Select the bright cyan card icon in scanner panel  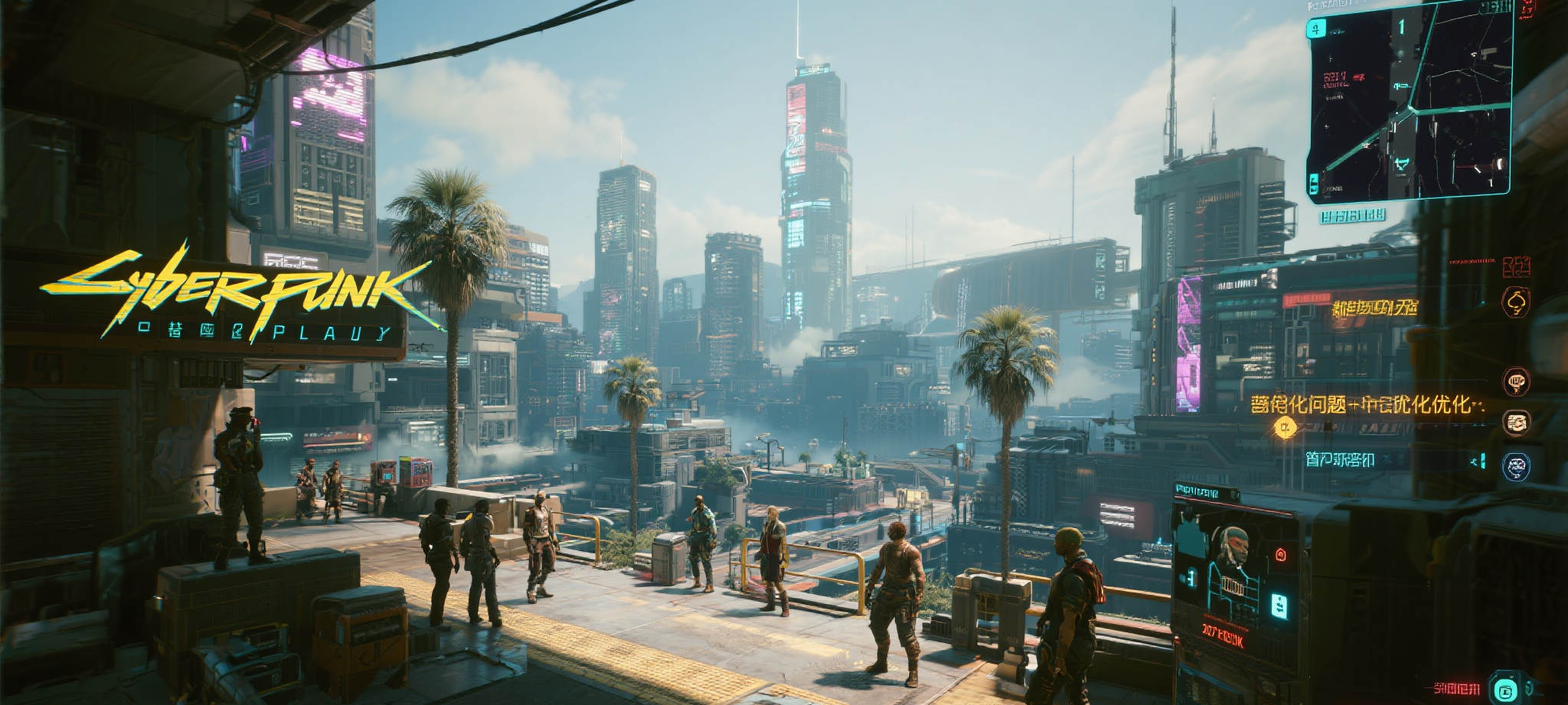pos(1279,605)
